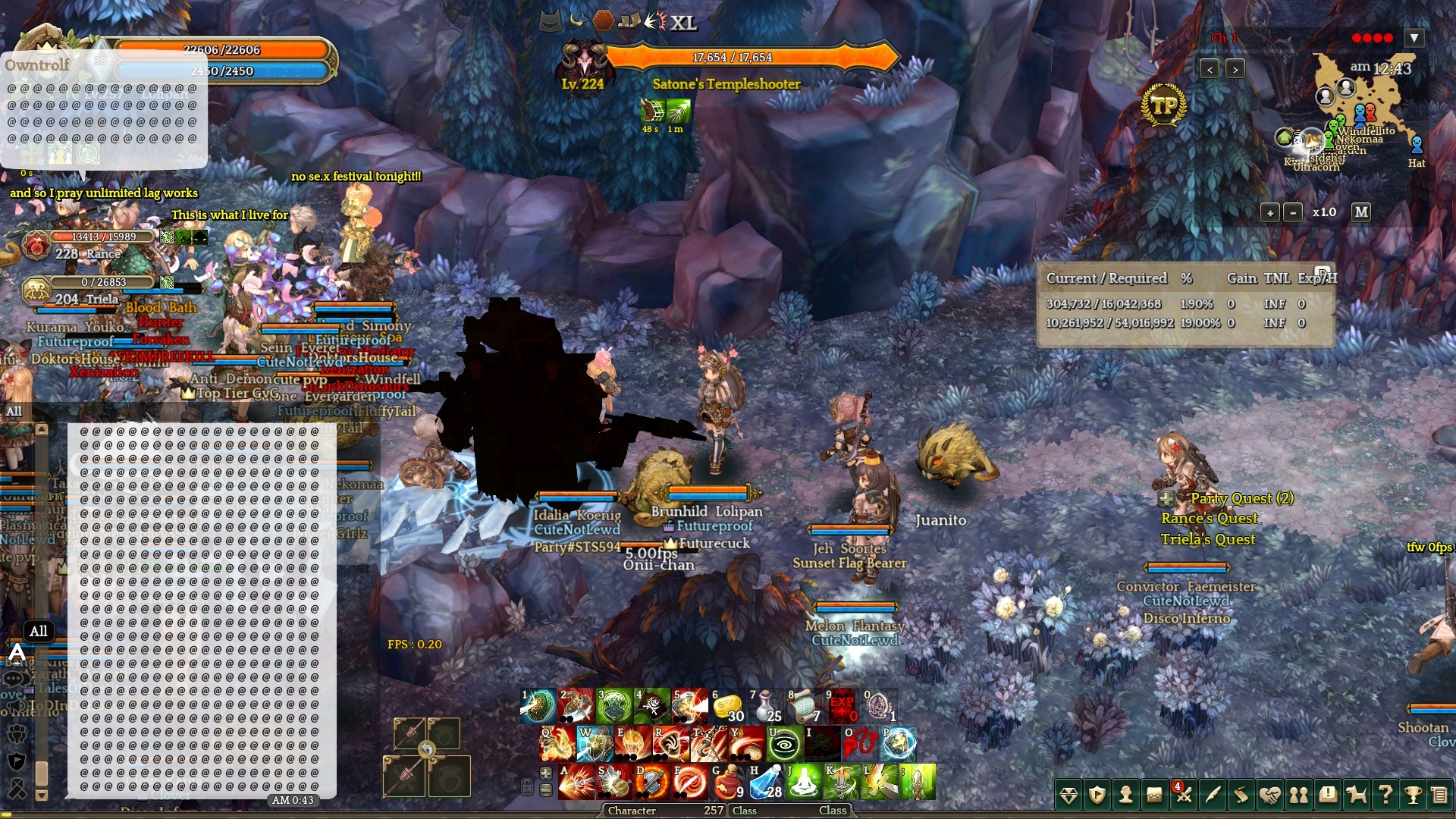The image size is (1456, 819).
Task: Use the white potion in slot 7
Action: (765, 707)
